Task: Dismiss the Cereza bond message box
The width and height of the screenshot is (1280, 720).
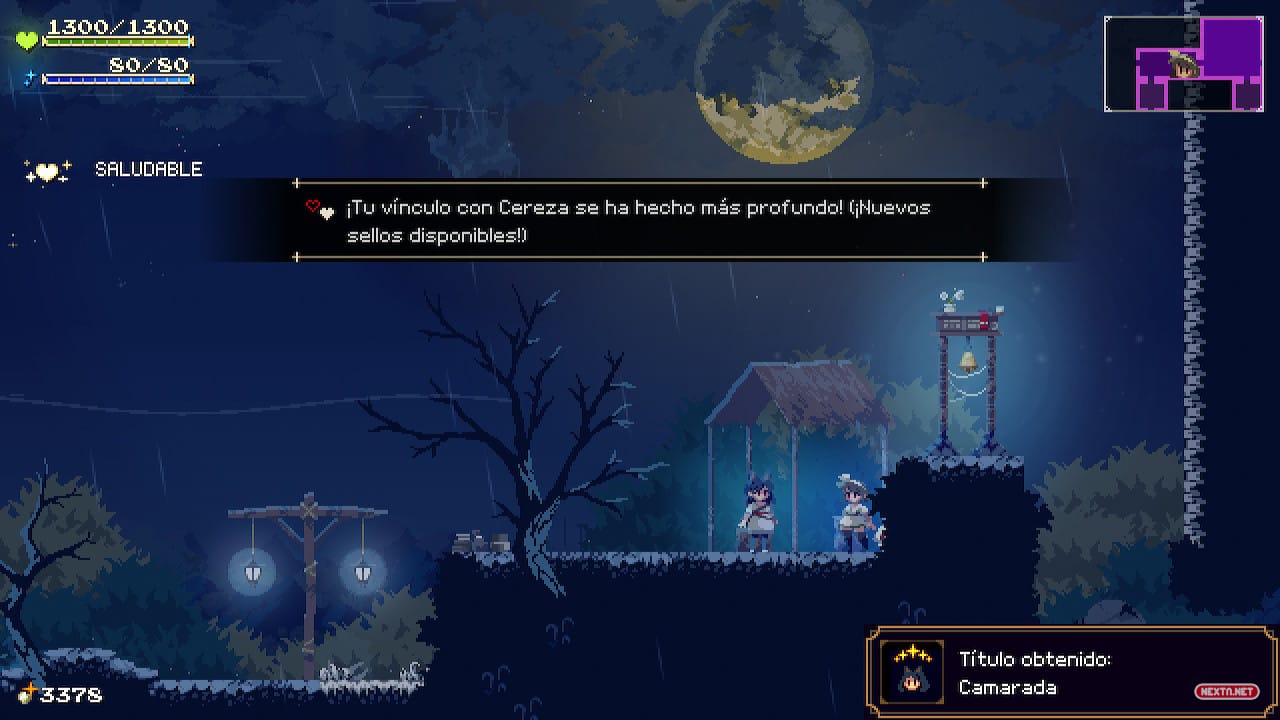Action: (640, 221)
